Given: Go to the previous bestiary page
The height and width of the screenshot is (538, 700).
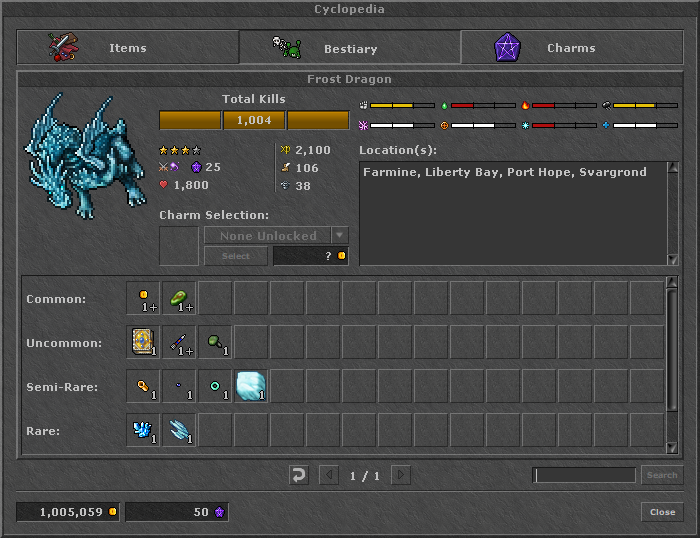Looking at the screenshot, I should (329, 475).
